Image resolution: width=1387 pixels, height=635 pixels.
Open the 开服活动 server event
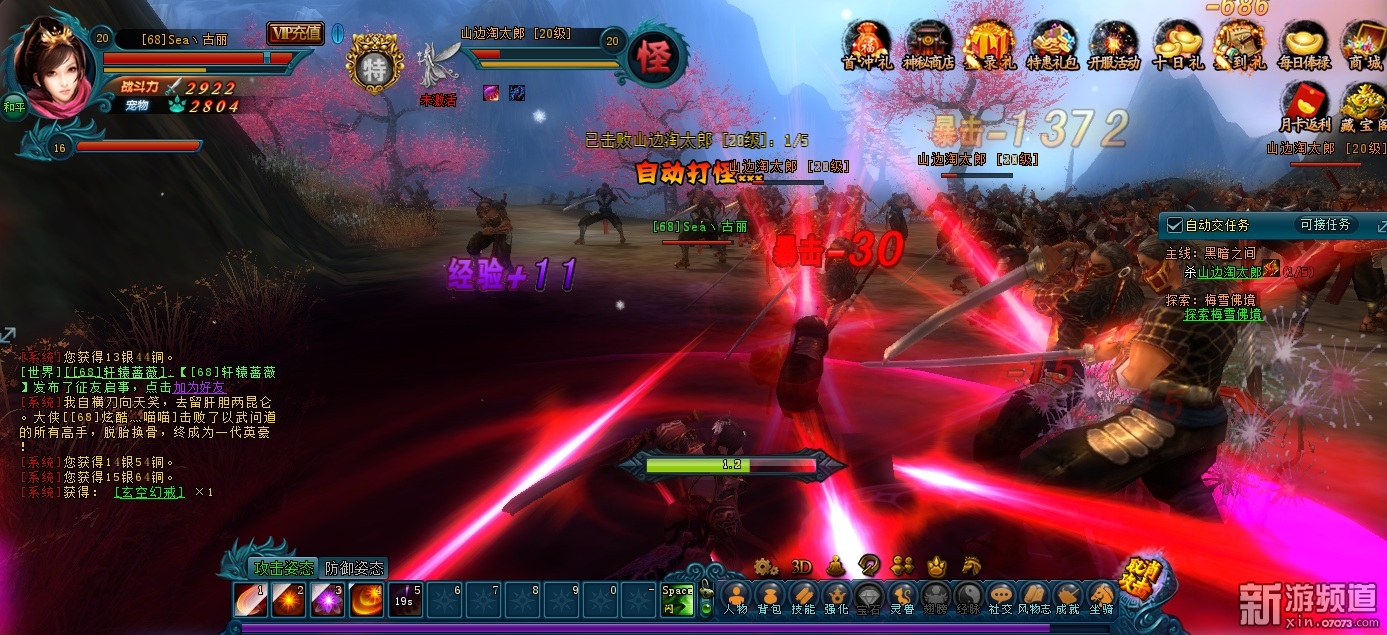pos(1115,45)
